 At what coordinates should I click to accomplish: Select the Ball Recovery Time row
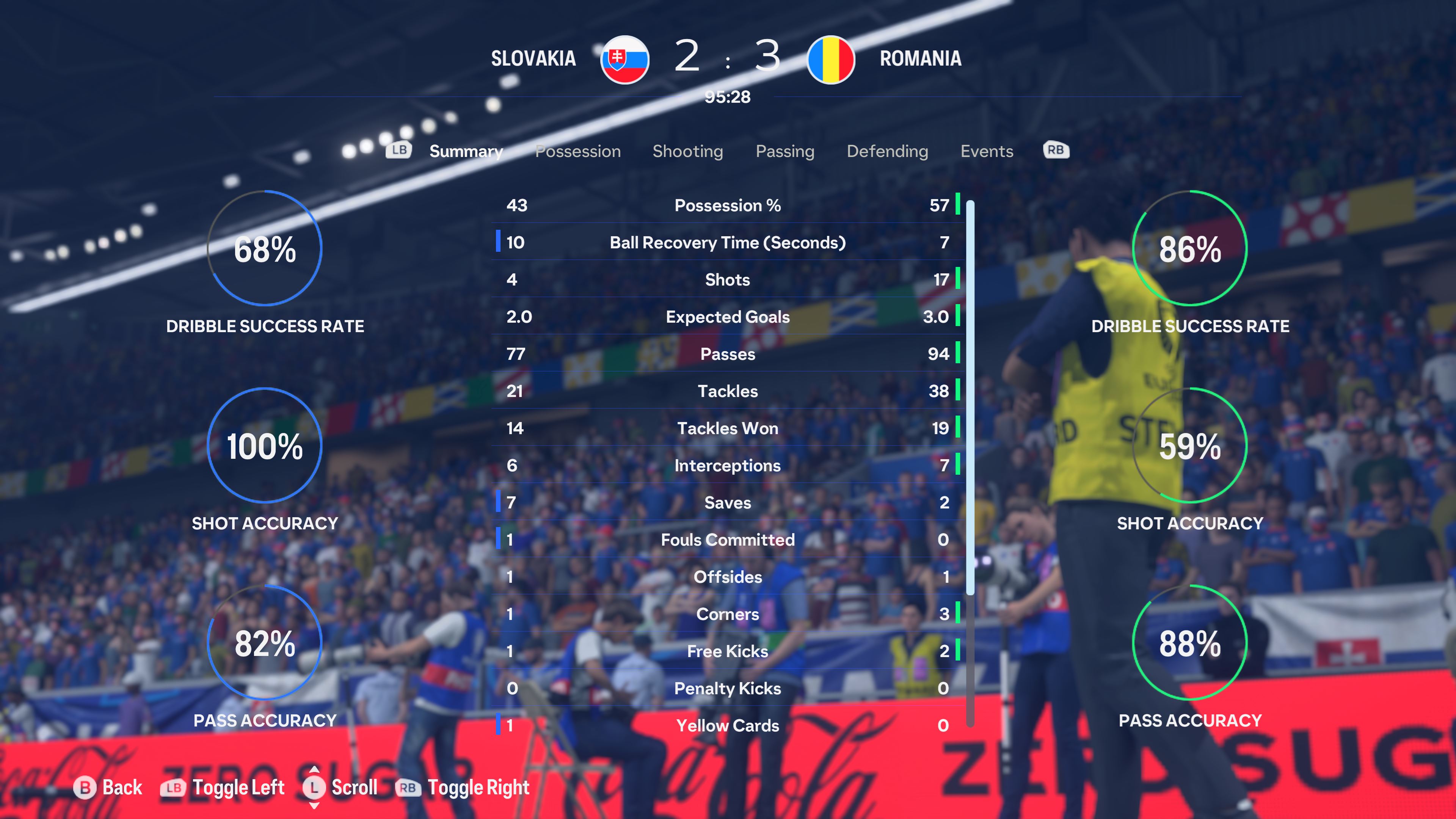pos(728,243)
